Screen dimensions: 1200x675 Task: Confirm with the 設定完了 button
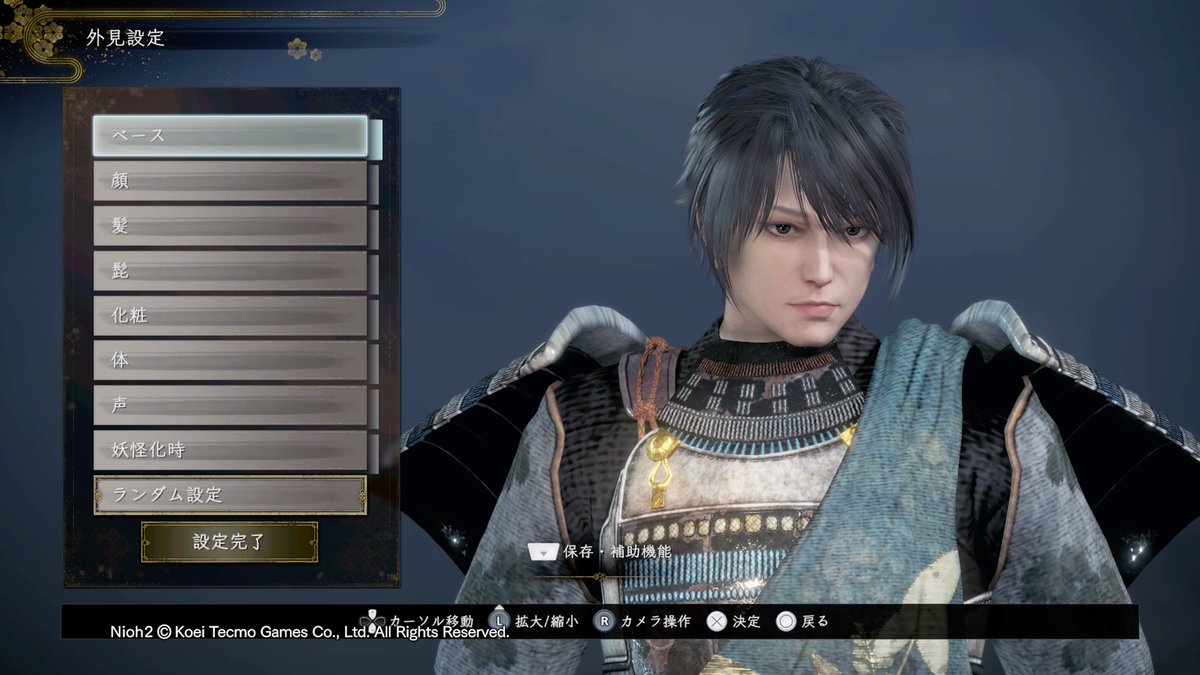[x=229, y=542]
